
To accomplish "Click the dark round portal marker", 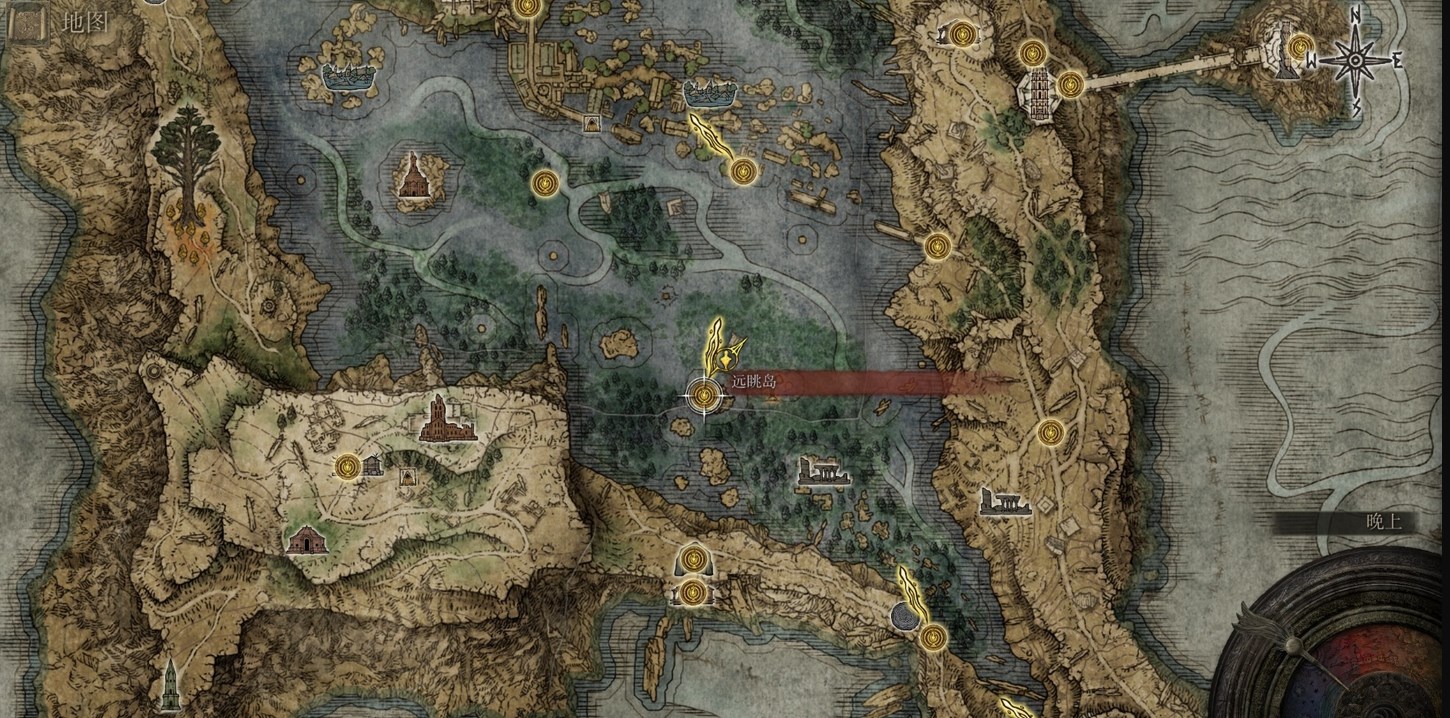I will [906, 616].
